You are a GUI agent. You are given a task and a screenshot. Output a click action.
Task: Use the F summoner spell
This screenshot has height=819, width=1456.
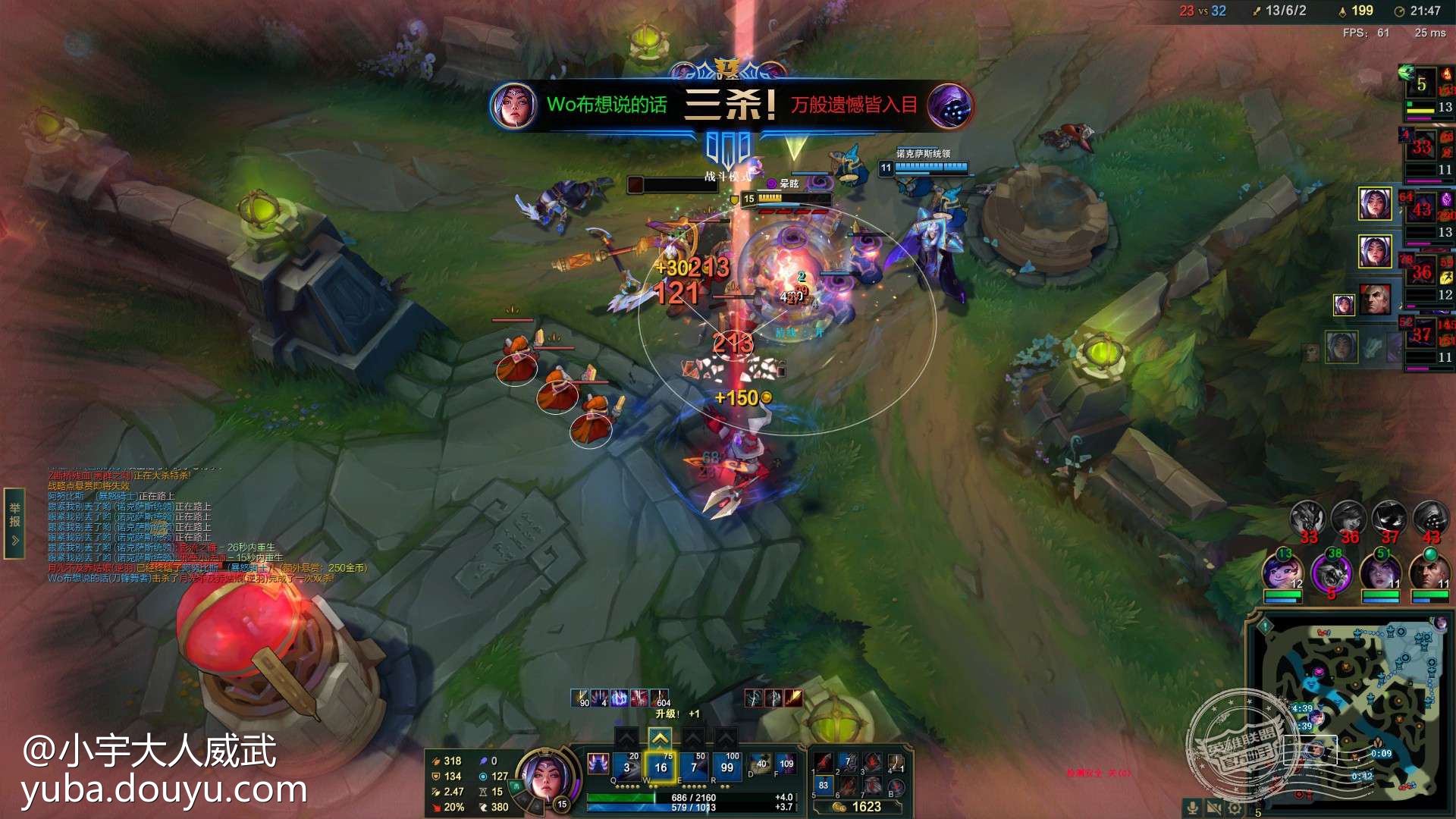pos(786,764)
